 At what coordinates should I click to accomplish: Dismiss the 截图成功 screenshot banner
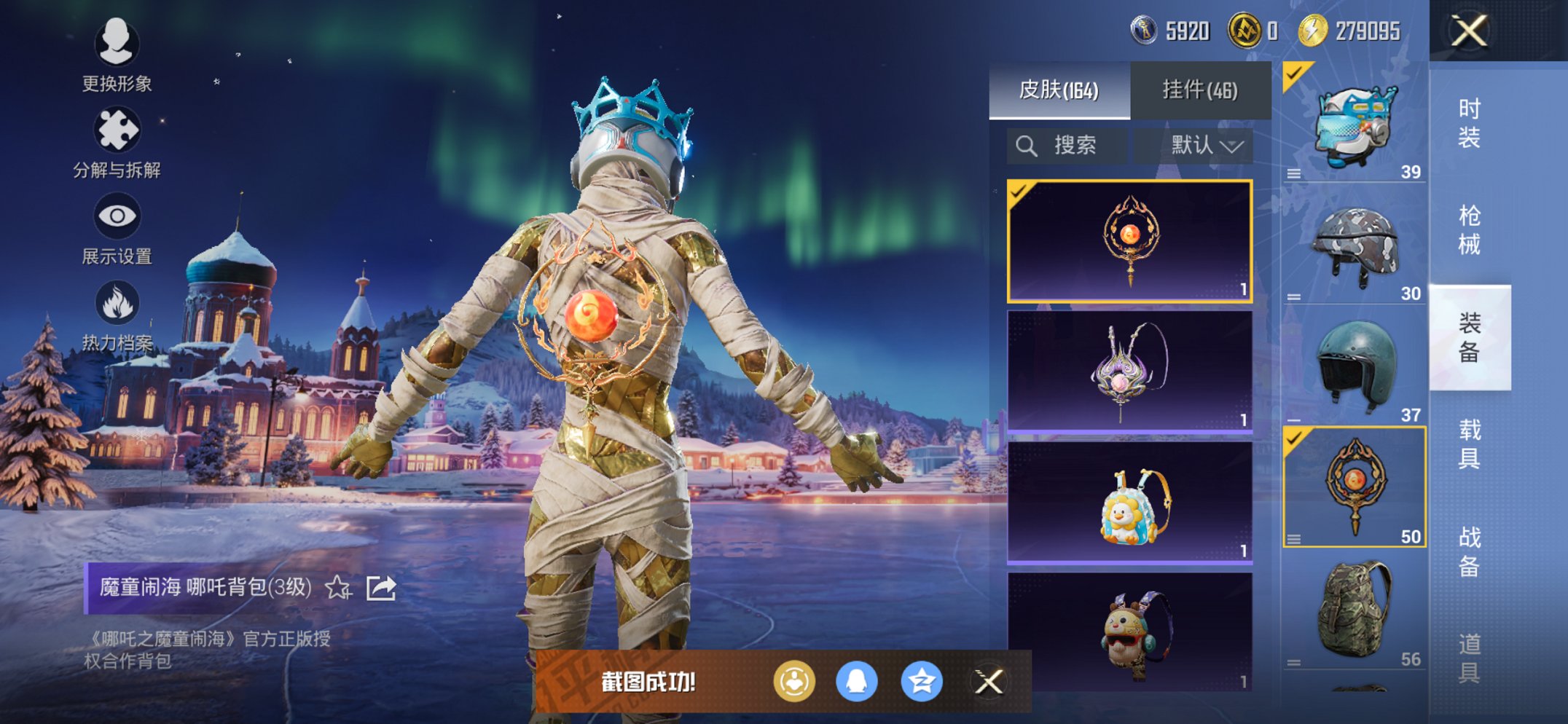(989, 682)
